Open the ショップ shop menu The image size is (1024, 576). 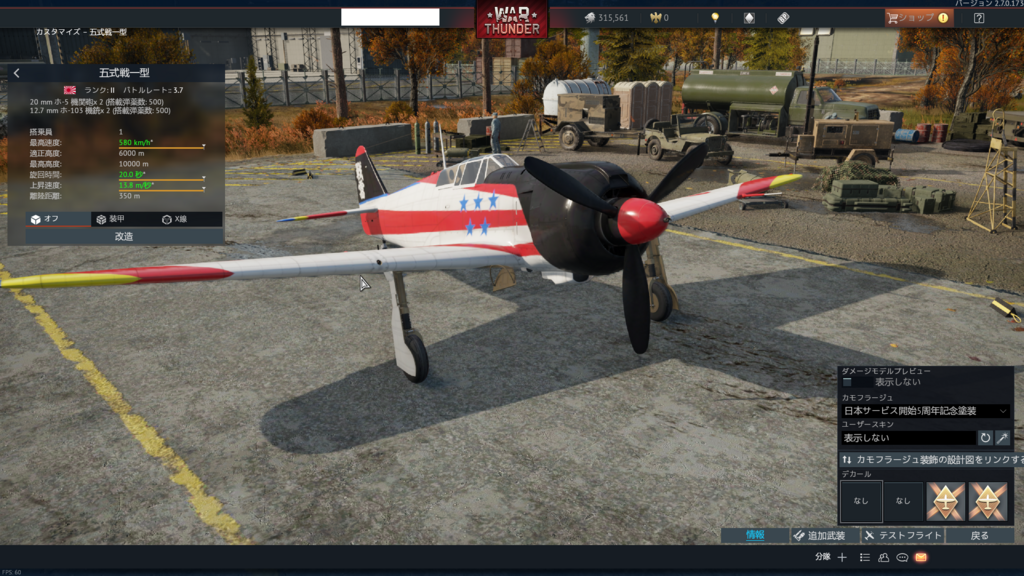pos(918,18)
